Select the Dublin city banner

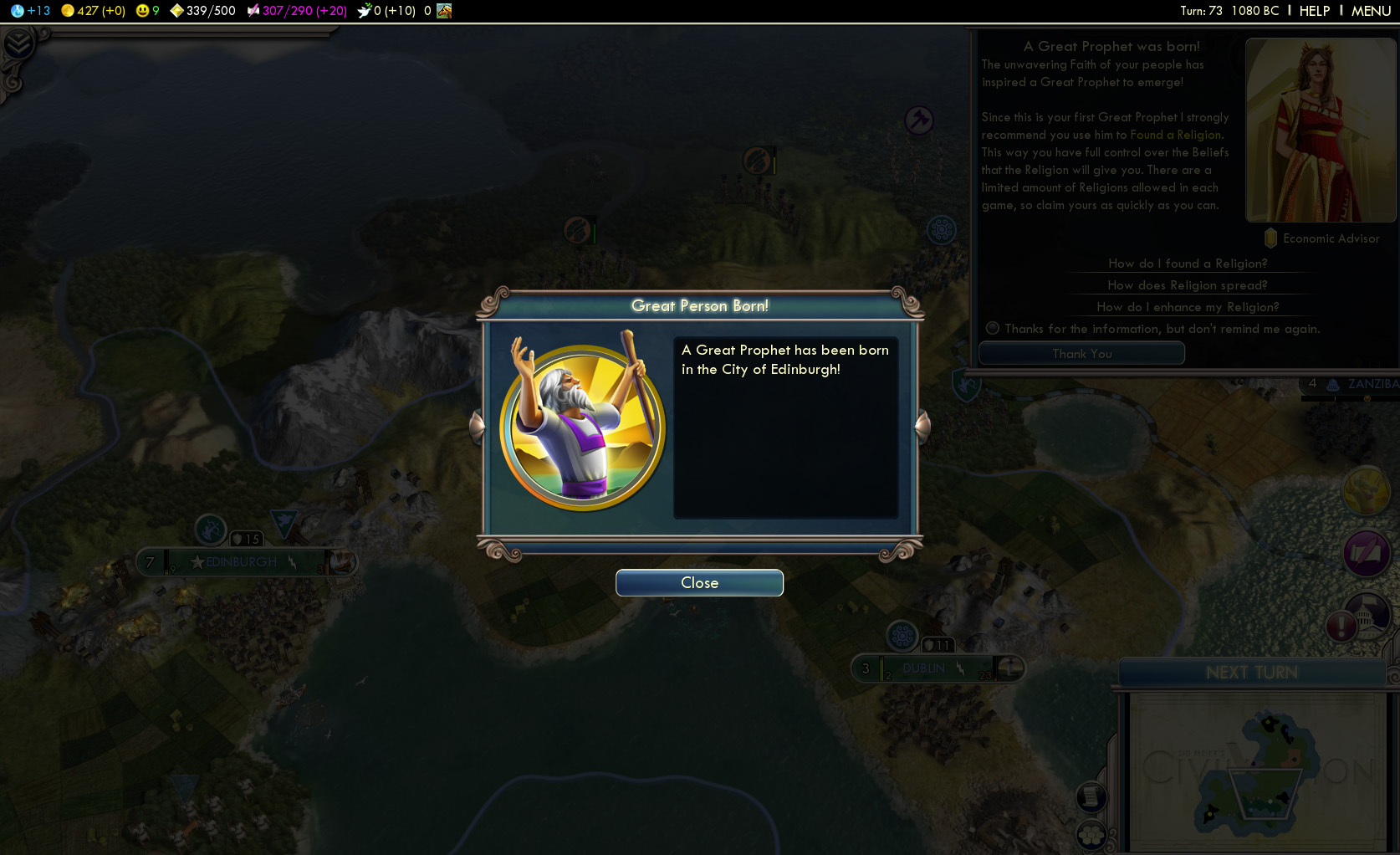point(924,668)
